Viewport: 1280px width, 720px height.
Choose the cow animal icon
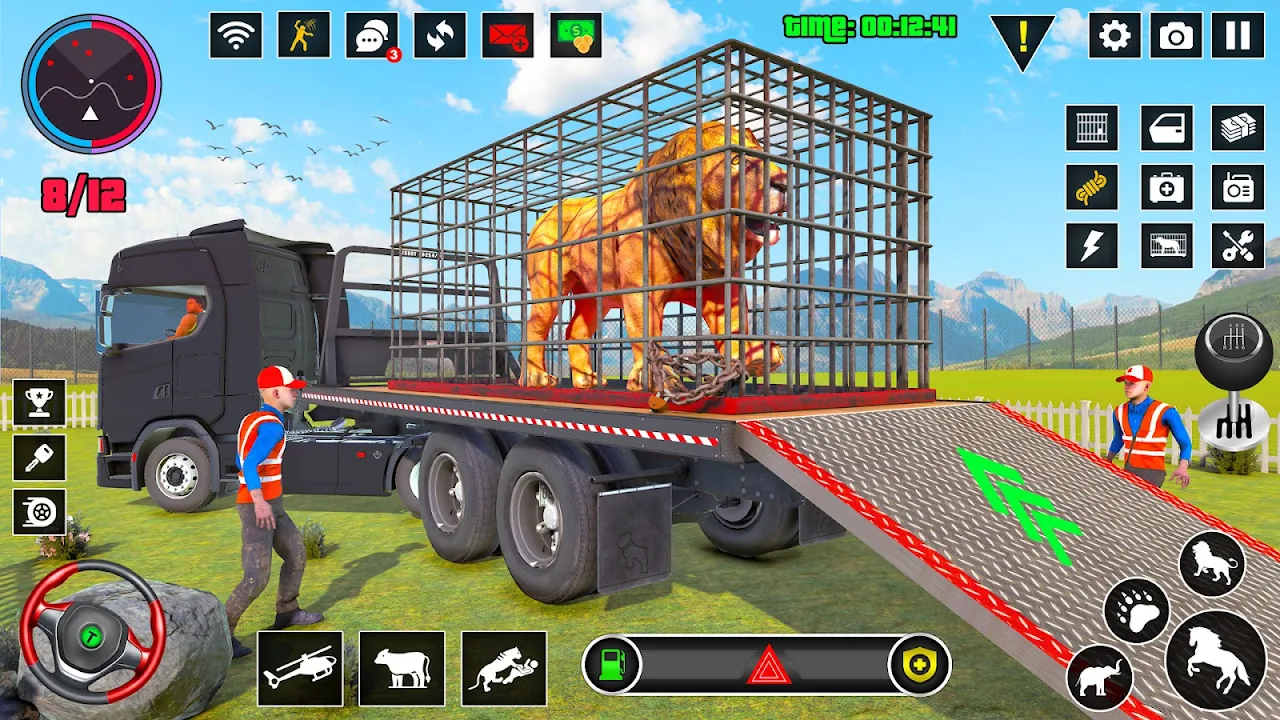pos(402,668)
